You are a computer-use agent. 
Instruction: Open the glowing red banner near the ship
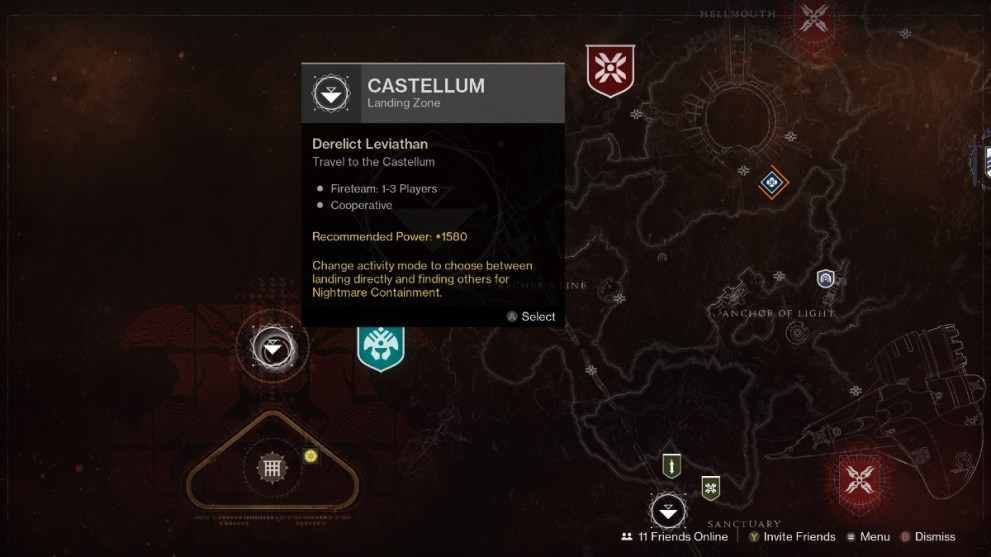(859, 478)
